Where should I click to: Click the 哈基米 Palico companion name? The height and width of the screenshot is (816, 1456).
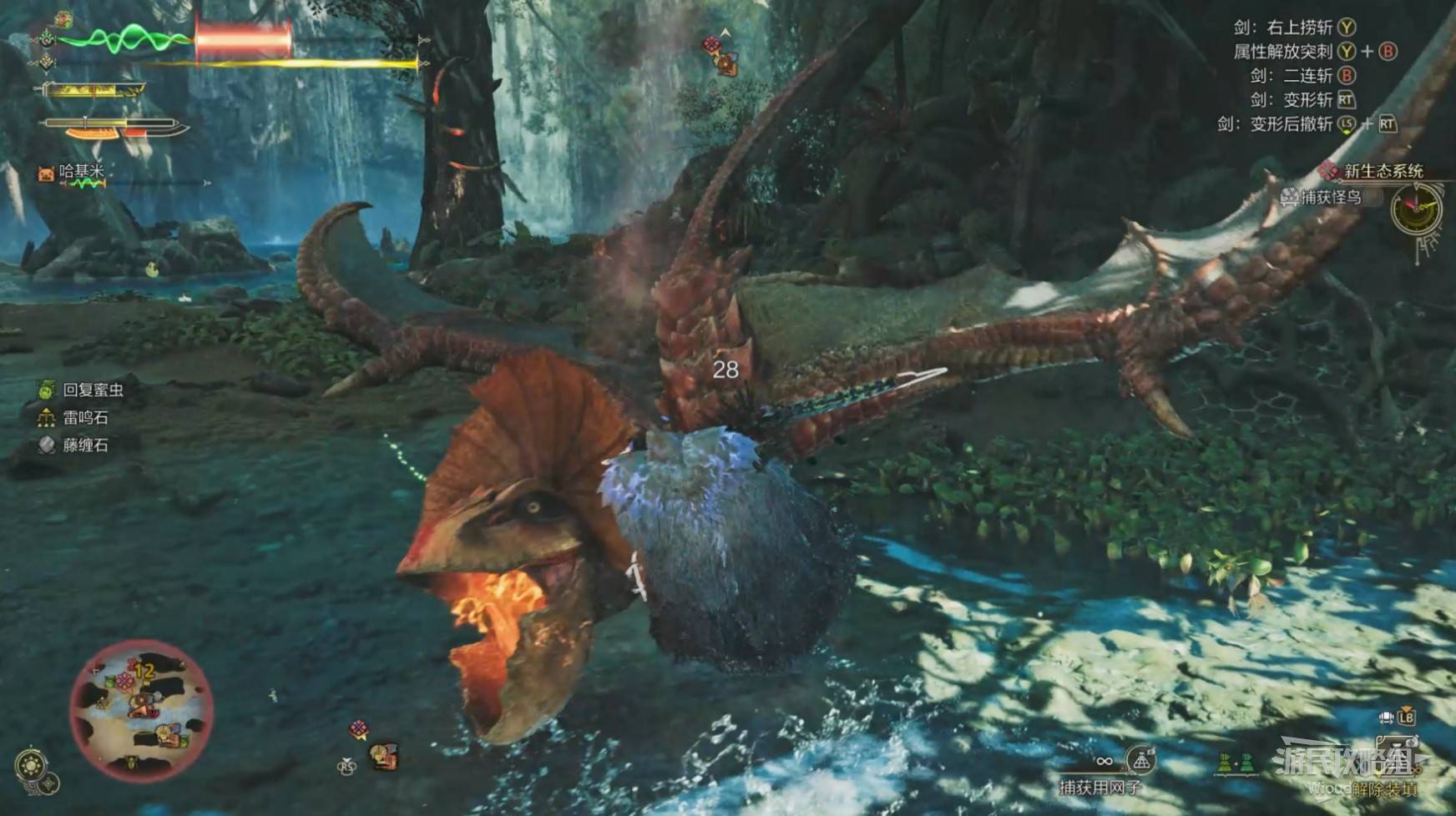coord(81,171)
